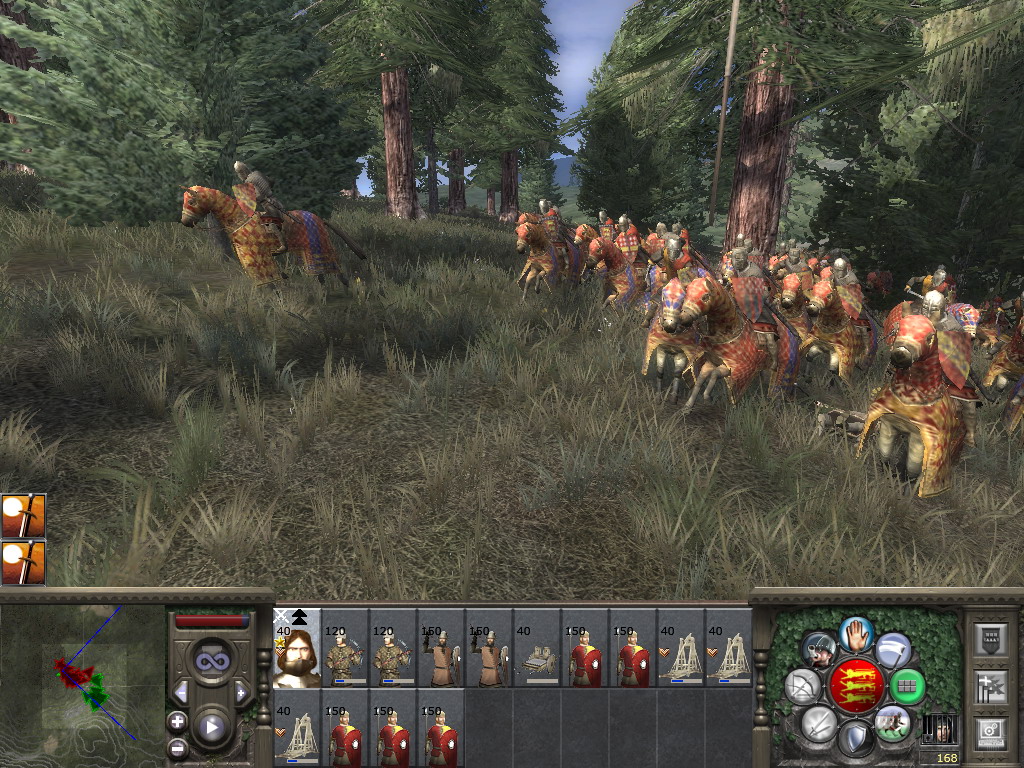Order a withdraw with the white flag icon
The width and height of the screenshot is (1024, 768).
[x=893, y=651]
